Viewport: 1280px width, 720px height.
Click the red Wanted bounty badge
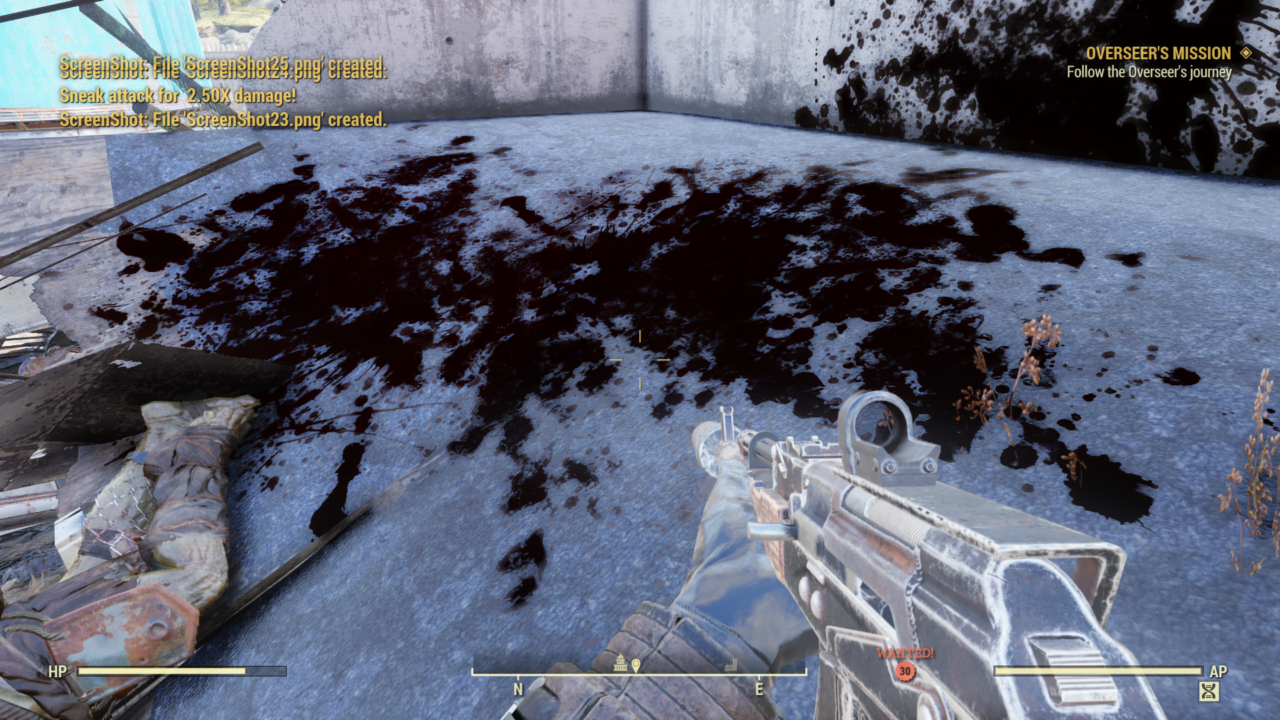click(x=905, y=671)
